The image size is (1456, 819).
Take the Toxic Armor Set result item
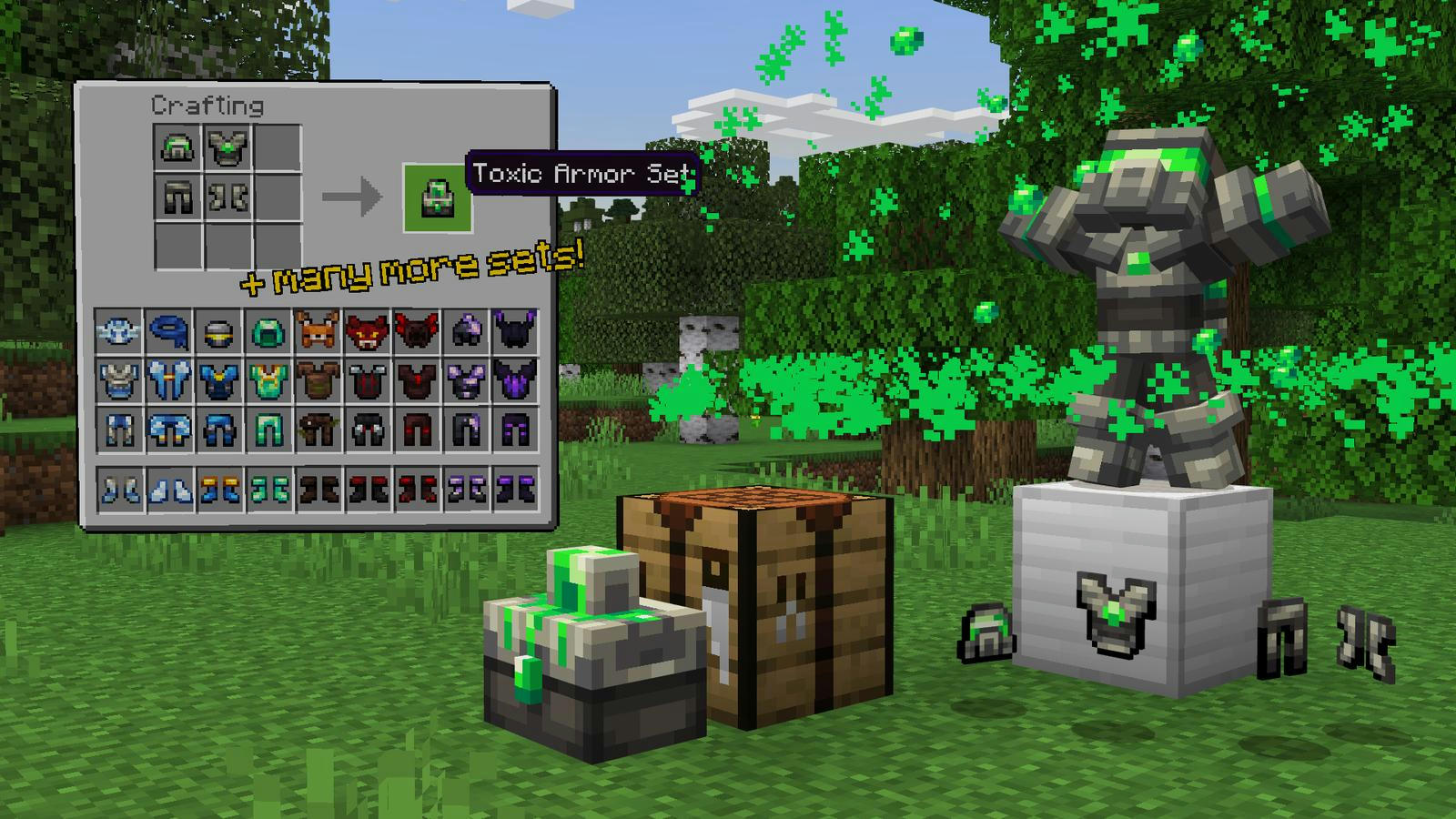click(435, 195)
